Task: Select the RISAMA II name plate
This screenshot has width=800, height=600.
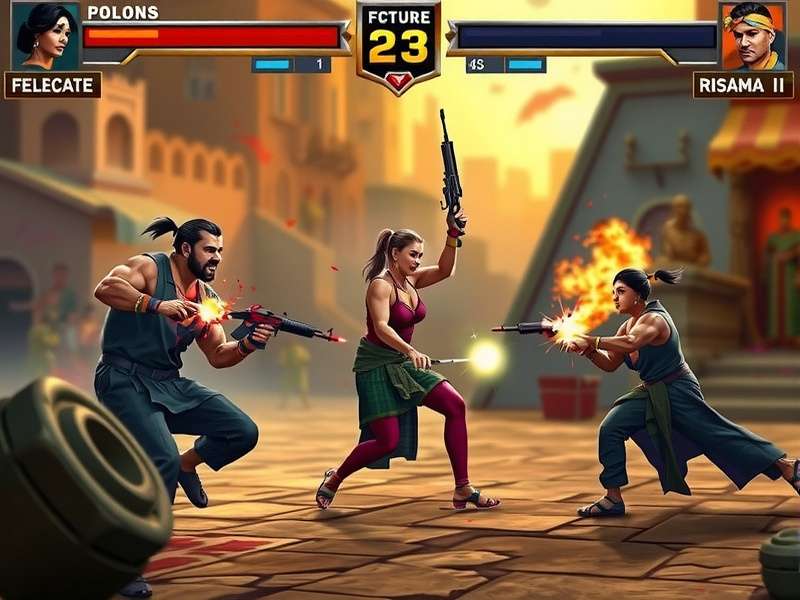Action: [x=743, y=85]
